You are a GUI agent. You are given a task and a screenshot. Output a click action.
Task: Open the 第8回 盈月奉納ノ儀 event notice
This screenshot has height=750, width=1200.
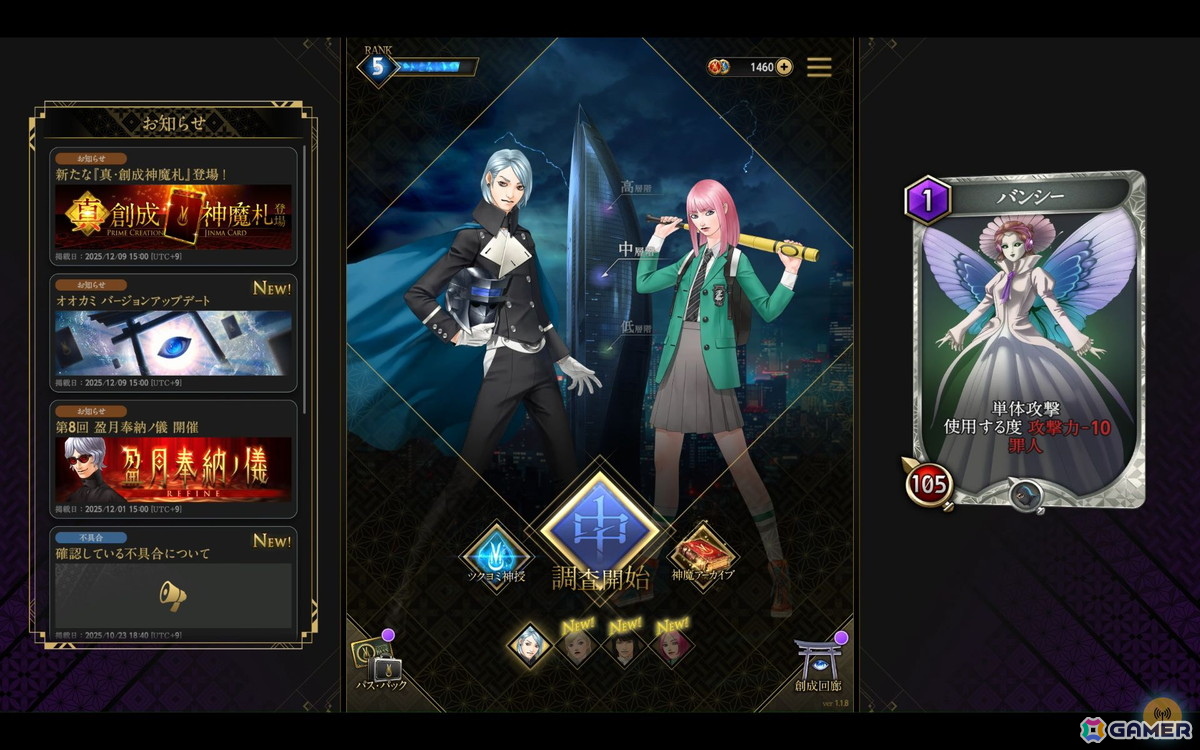pos(174,460)
